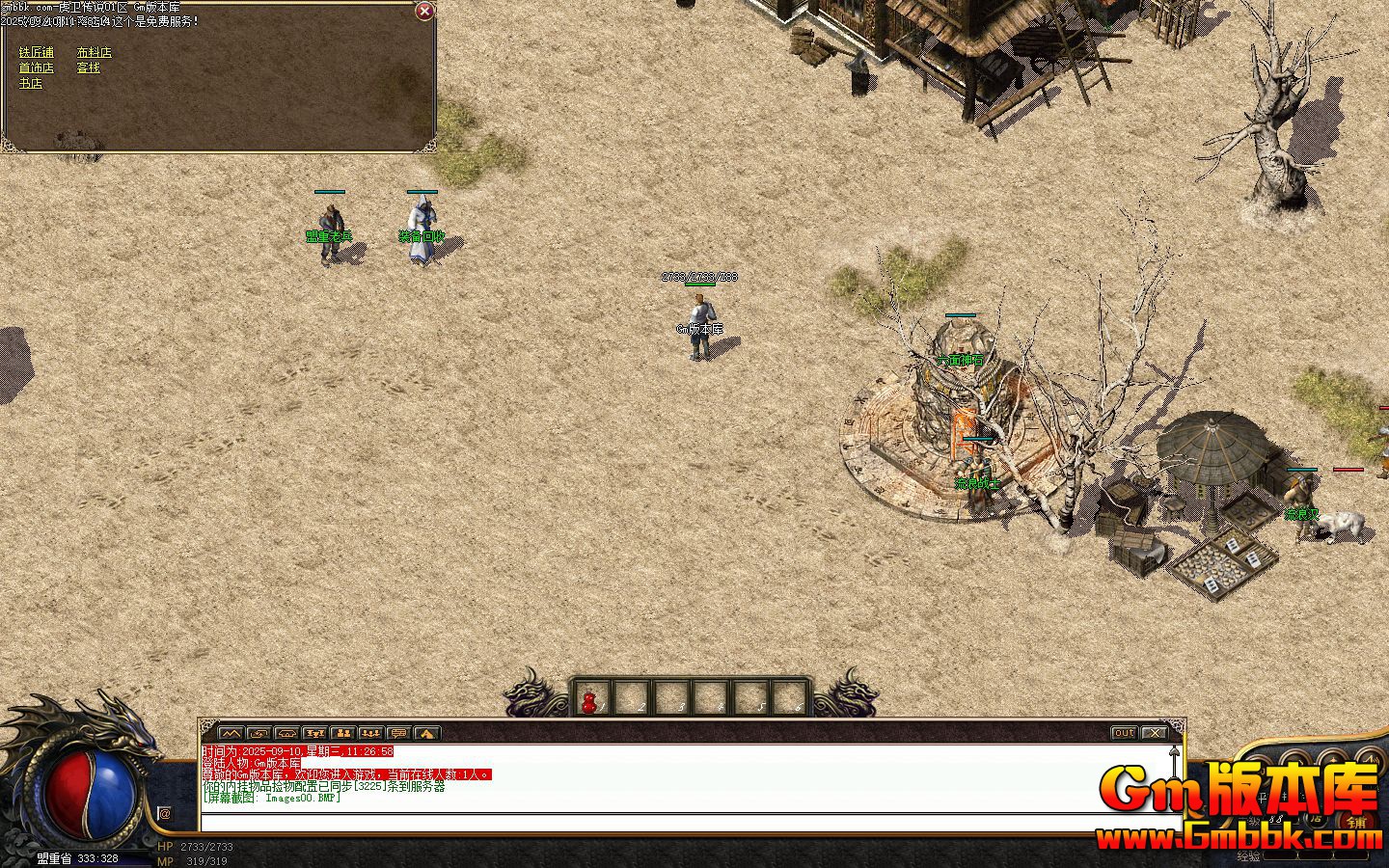Choose the 首饰店 jewelry shop link
1389x868 pixels.
pyautogui.click(x=37, y=68)
